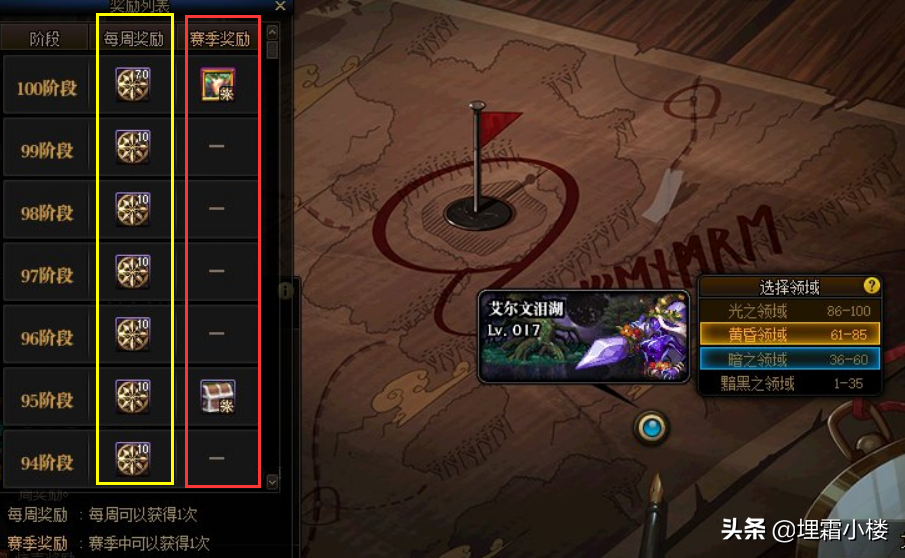Image resolution: width=905 pixels, height=558 pixels.
Task: Open the yellow question mark help
Action: tap(871, 286)
